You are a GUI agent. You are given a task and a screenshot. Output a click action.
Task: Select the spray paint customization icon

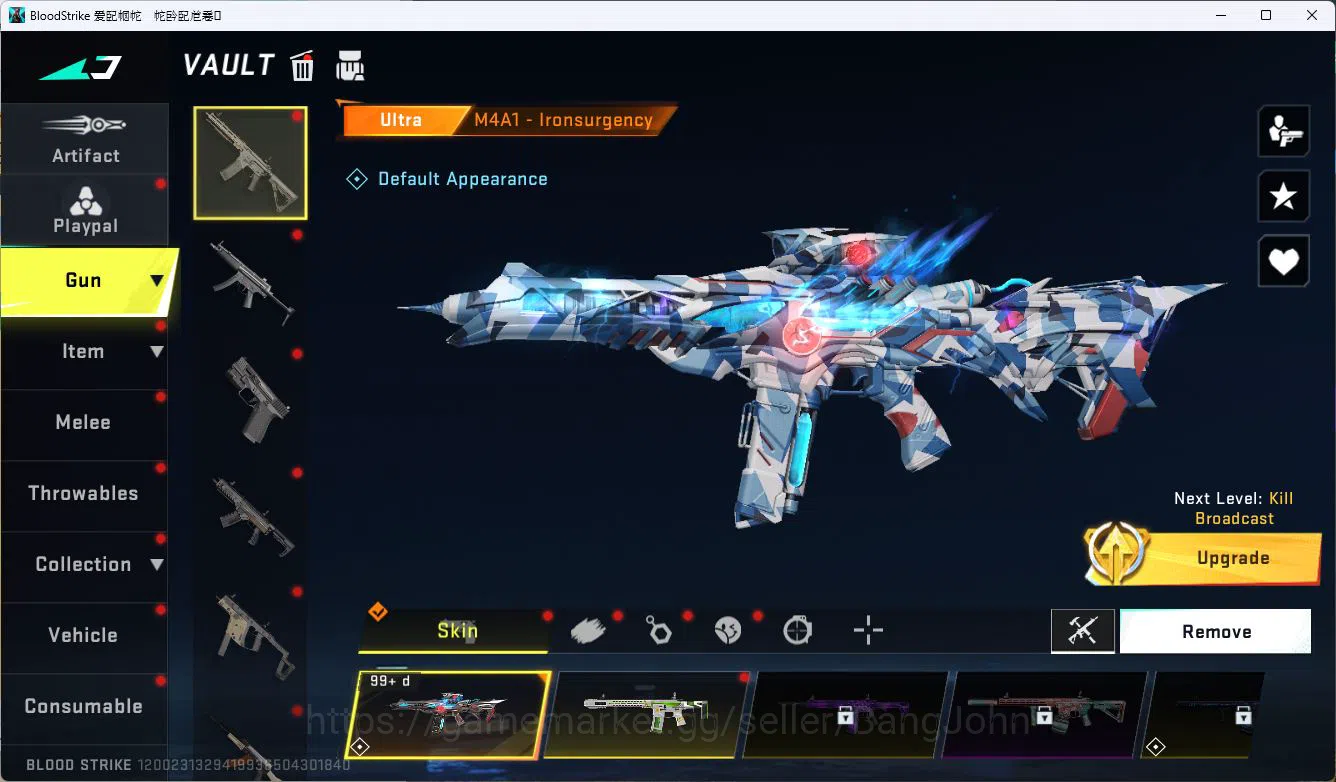pyautogui.click(x=588, y=629)
